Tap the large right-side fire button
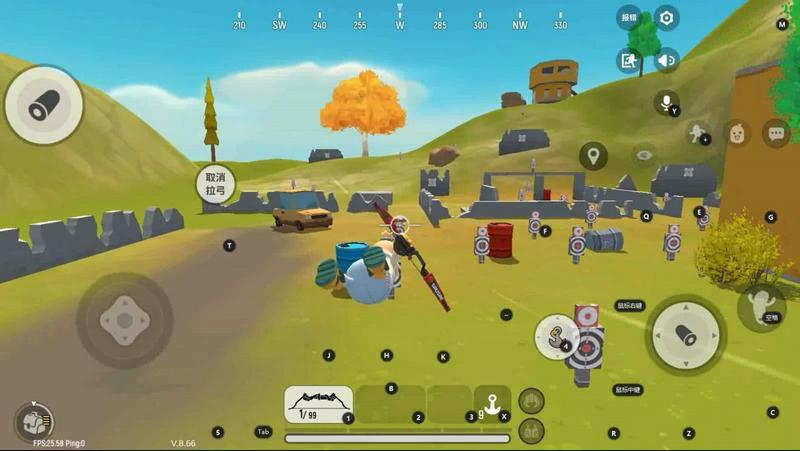Viewport: 800px width, 451px height. click(685, 335)
